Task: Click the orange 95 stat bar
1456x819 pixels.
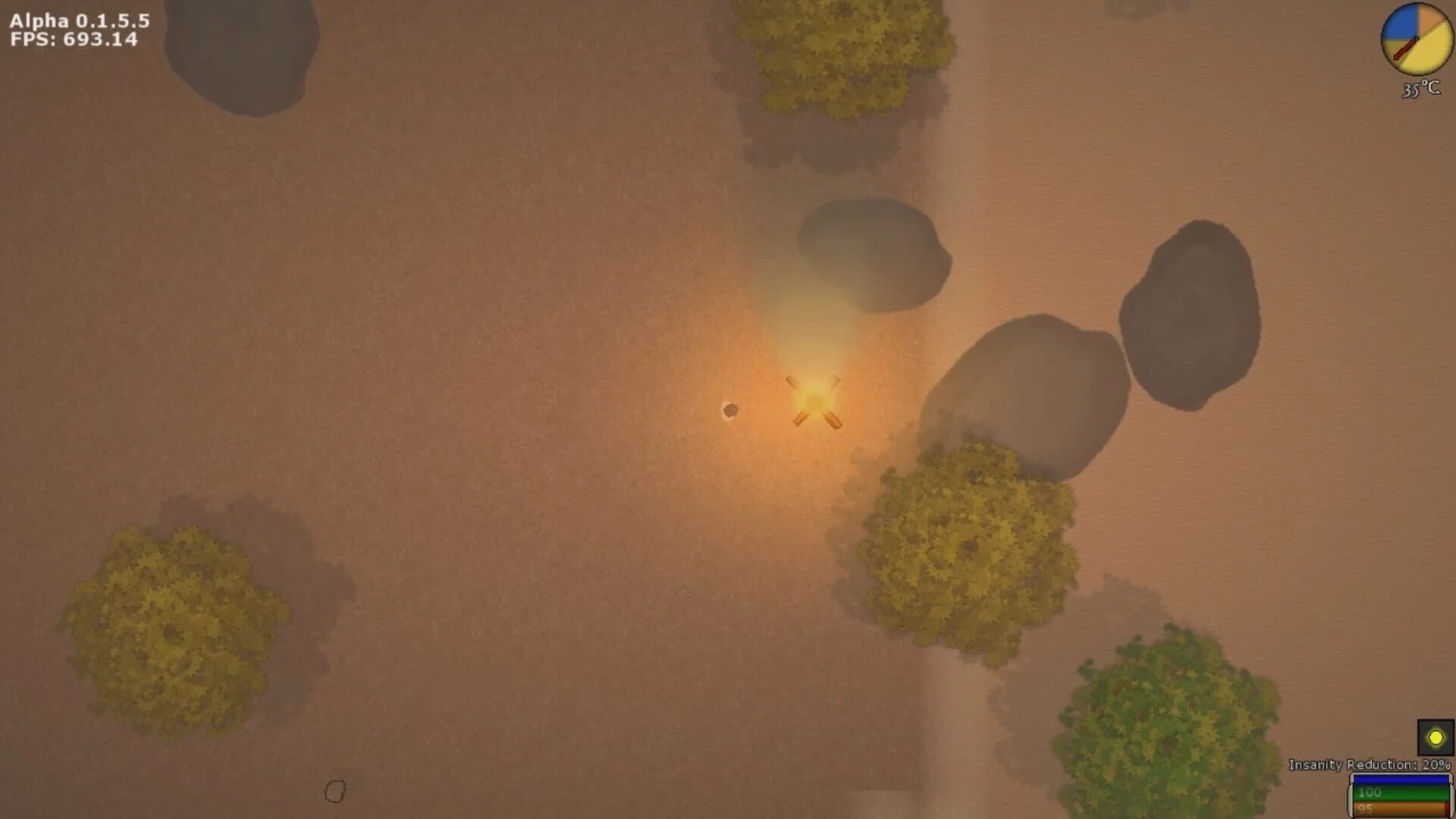Action: coord(1401,810)
